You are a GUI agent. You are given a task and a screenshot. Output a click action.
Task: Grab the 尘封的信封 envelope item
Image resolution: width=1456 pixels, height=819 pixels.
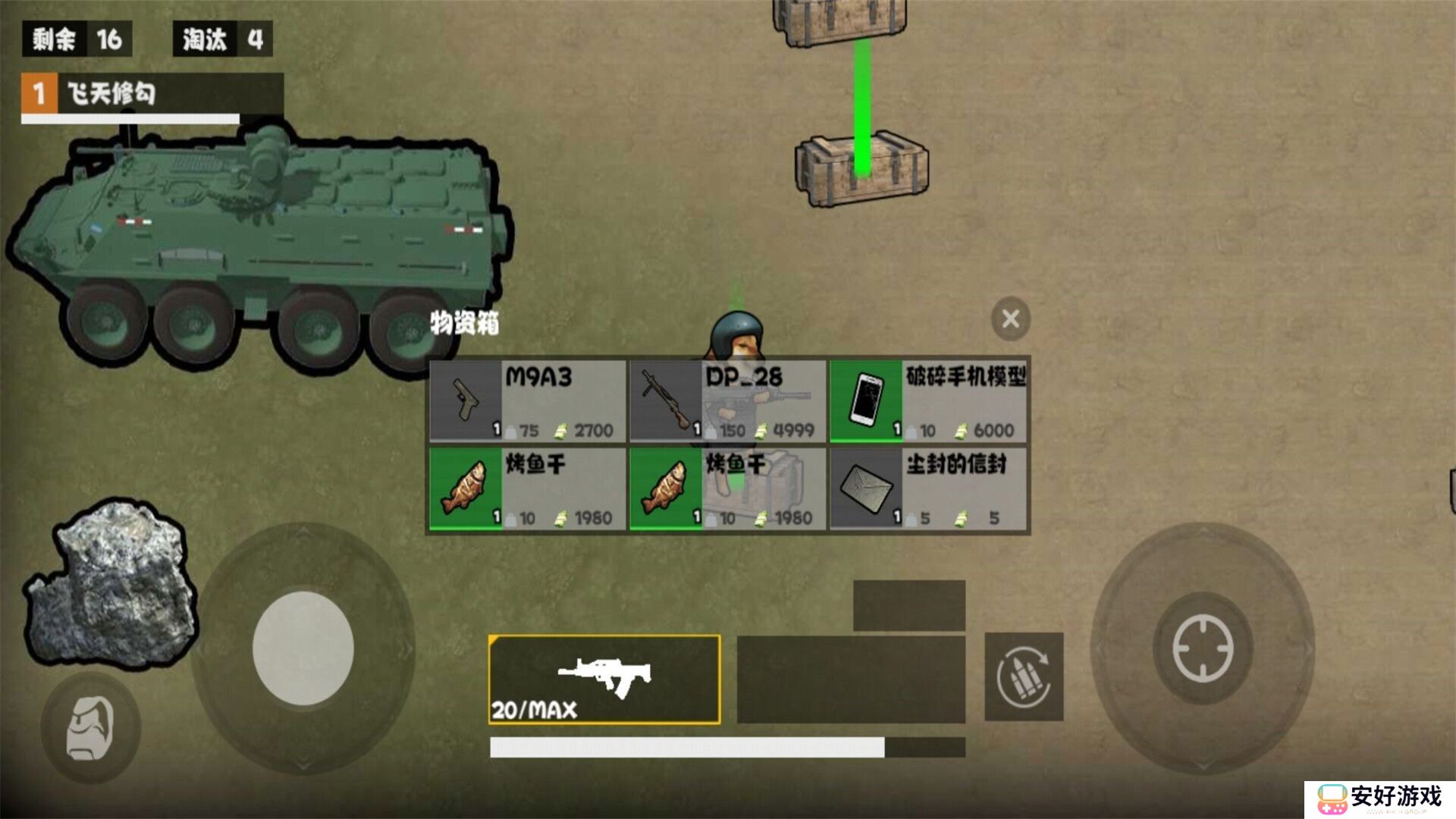(929, 488)
